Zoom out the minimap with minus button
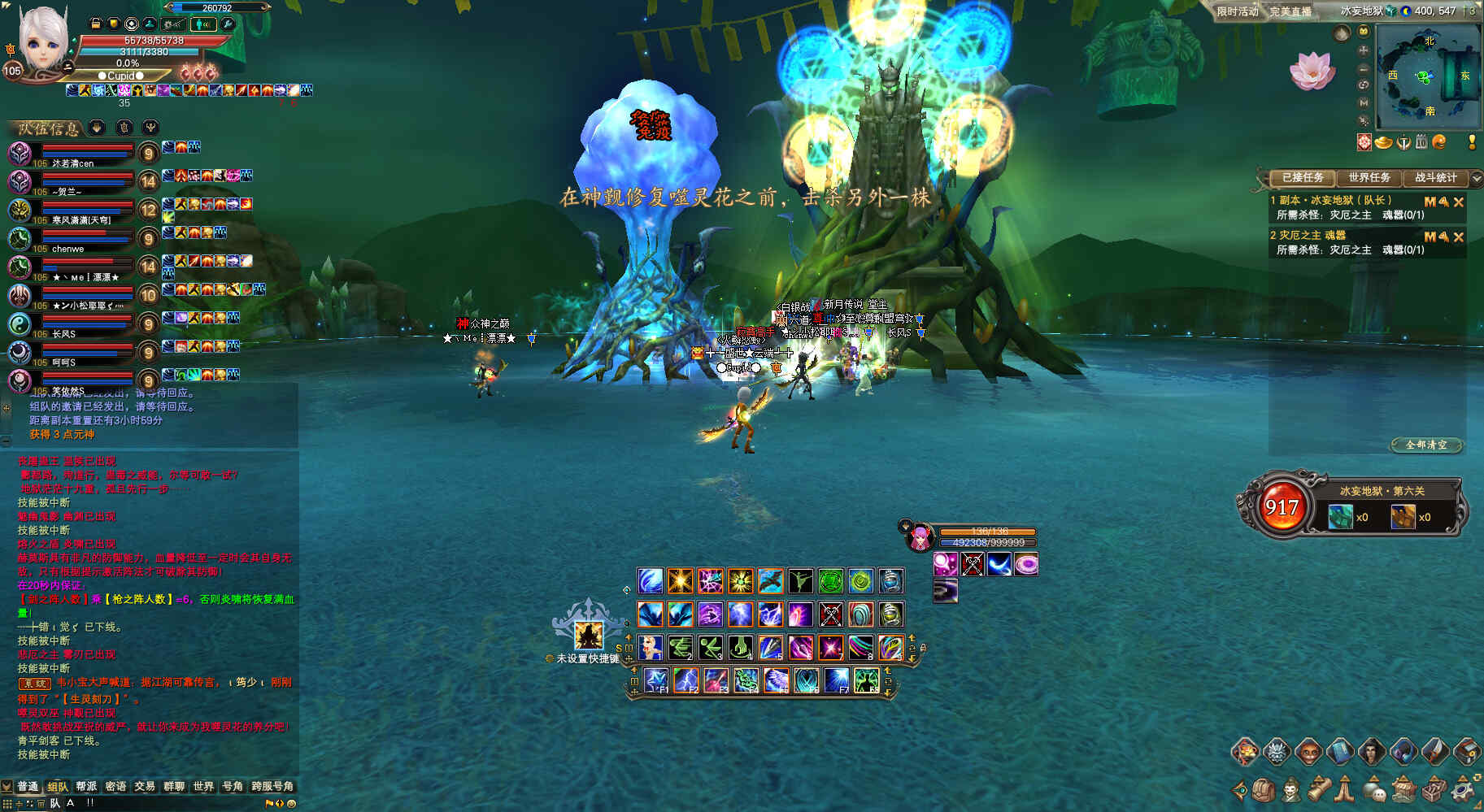 (1364, 68)
